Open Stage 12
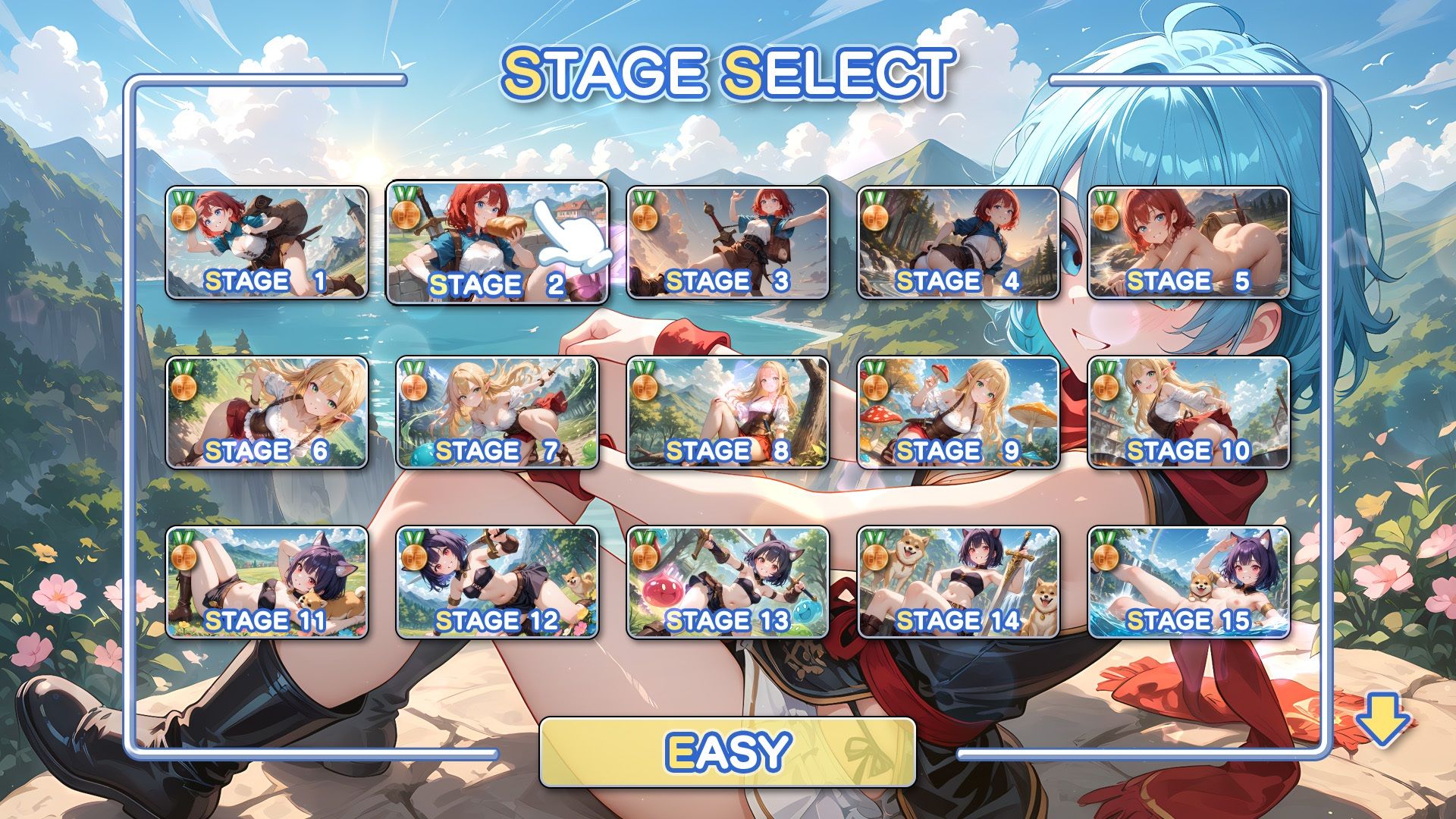Viewport: 1456px width, 819px height. [497, 582]
